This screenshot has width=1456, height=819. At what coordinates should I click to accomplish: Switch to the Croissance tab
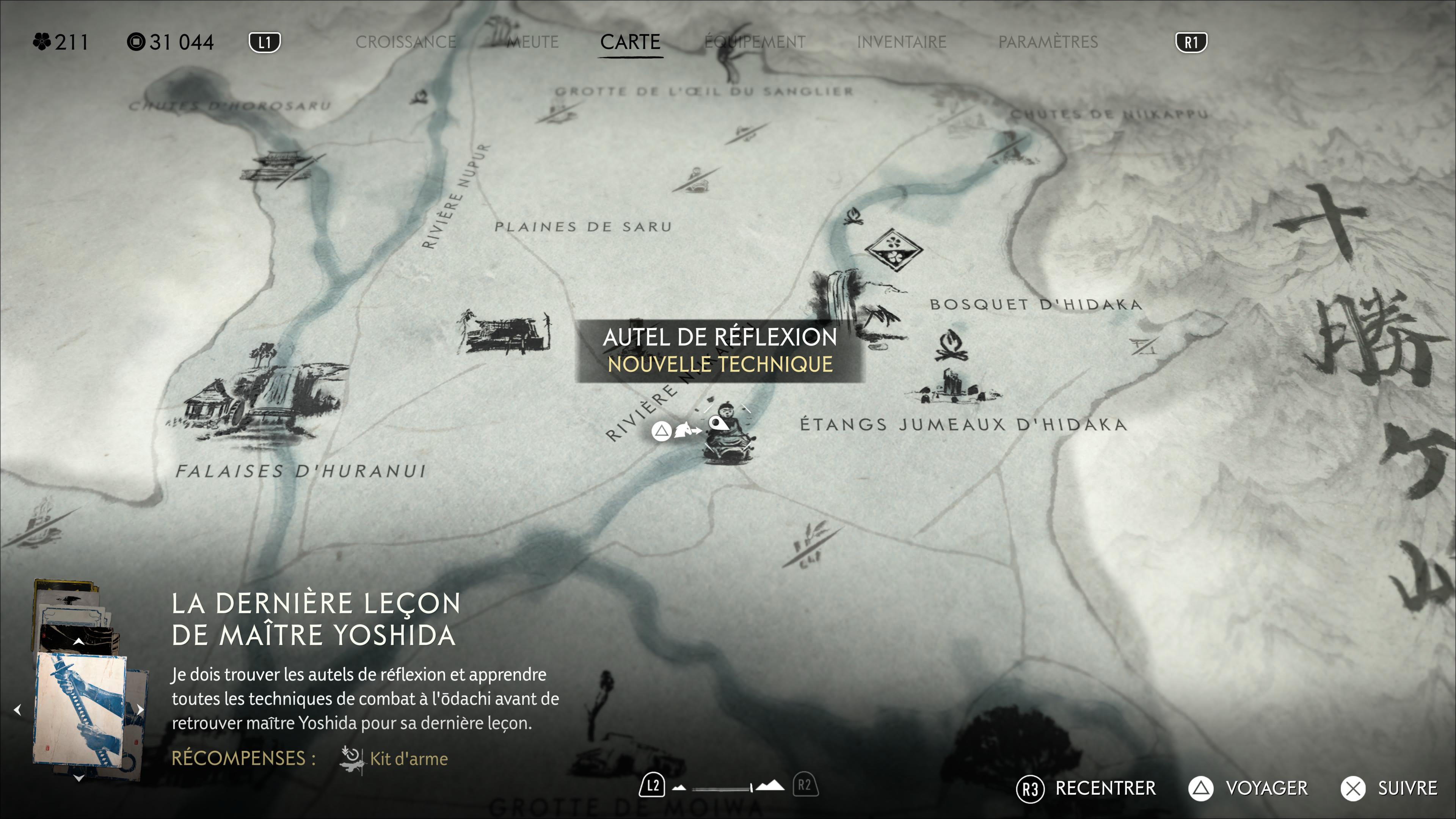[406, 42]
